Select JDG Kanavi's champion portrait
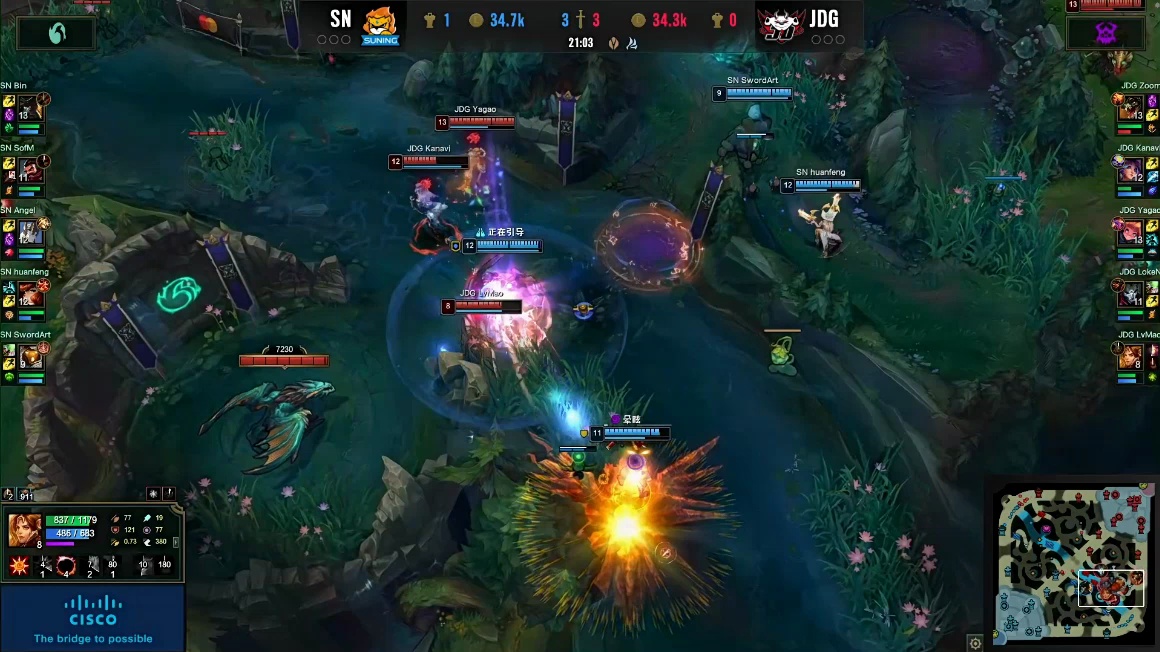The width and height of the screenshot is (1160, 652). 1130,168
